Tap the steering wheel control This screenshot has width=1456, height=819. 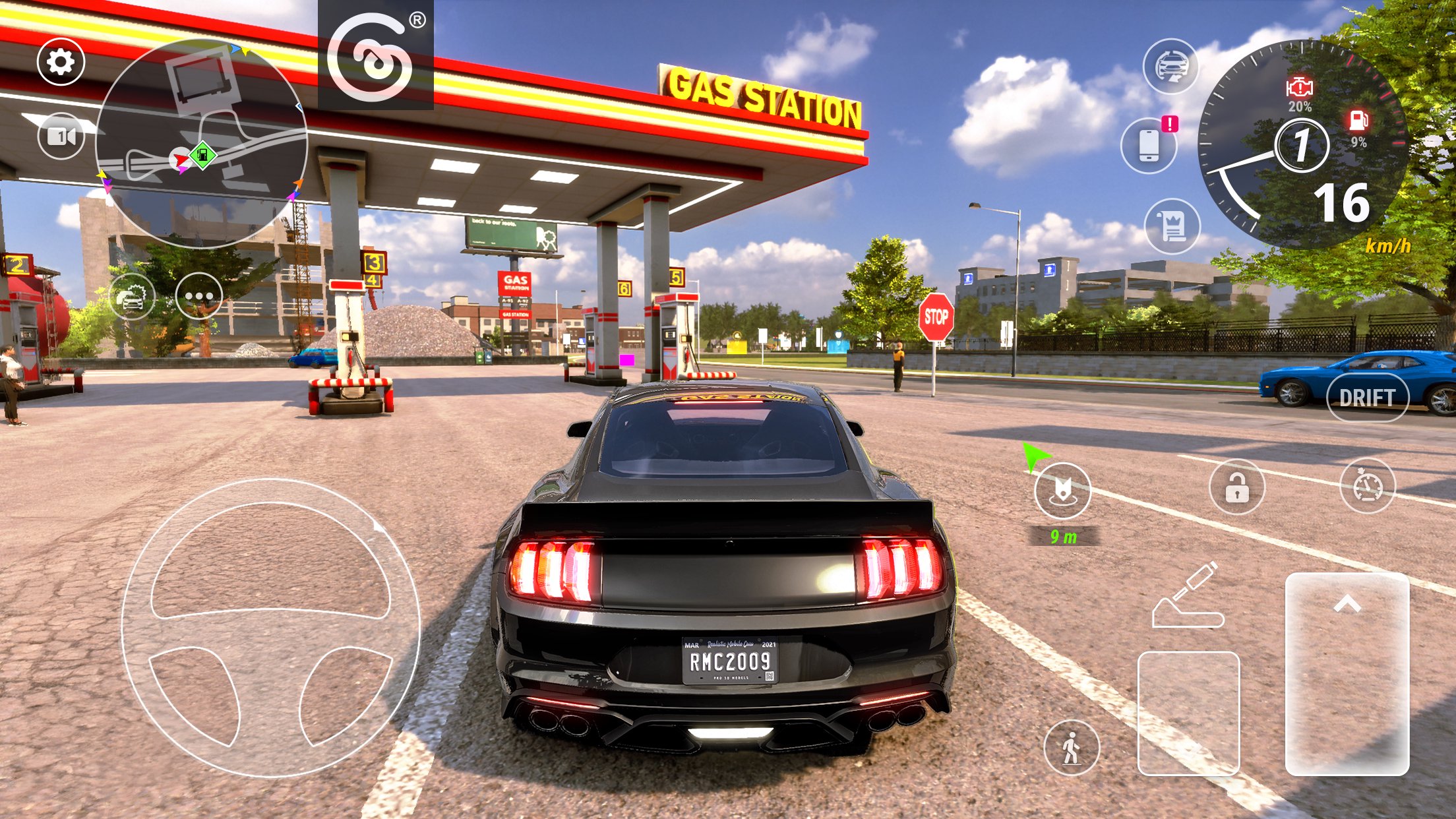pos(270,627)
